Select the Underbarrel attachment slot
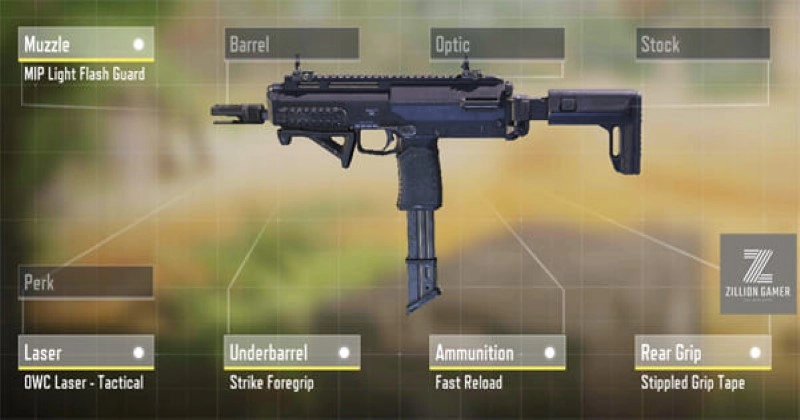 (x=291, y=352)
